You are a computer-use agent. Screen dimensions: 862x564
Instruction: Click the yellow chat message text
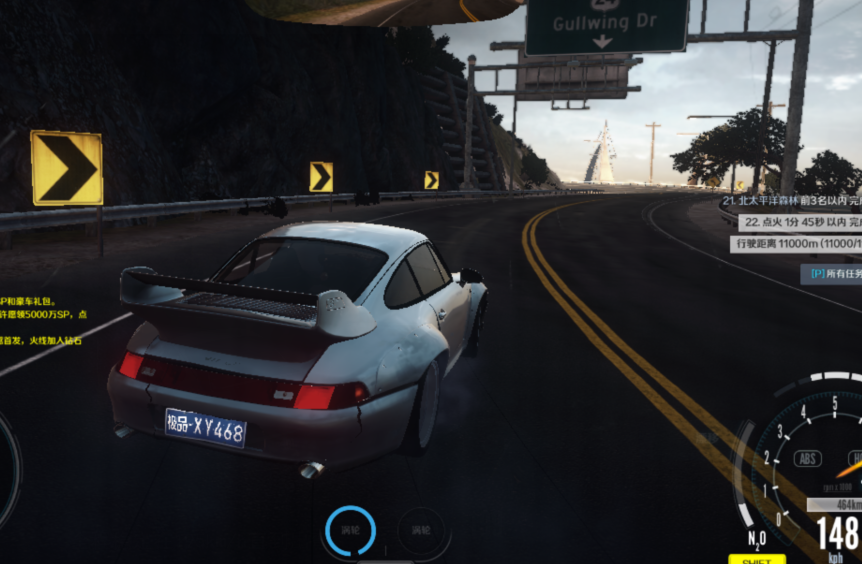[x=42, y=320]
